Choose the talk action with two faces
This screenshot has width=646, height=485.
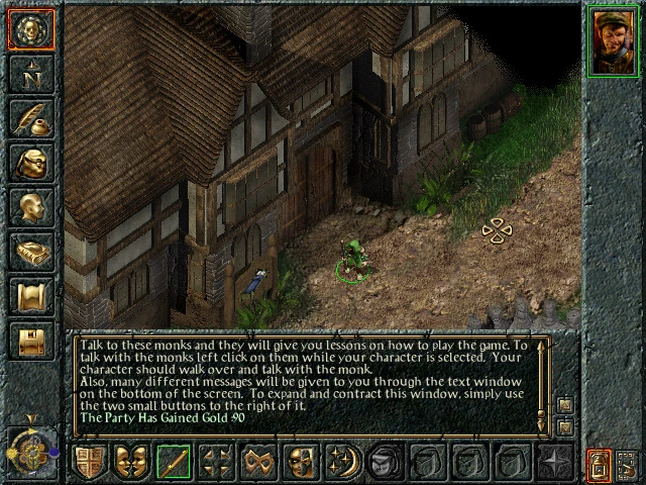pos(130,462)
